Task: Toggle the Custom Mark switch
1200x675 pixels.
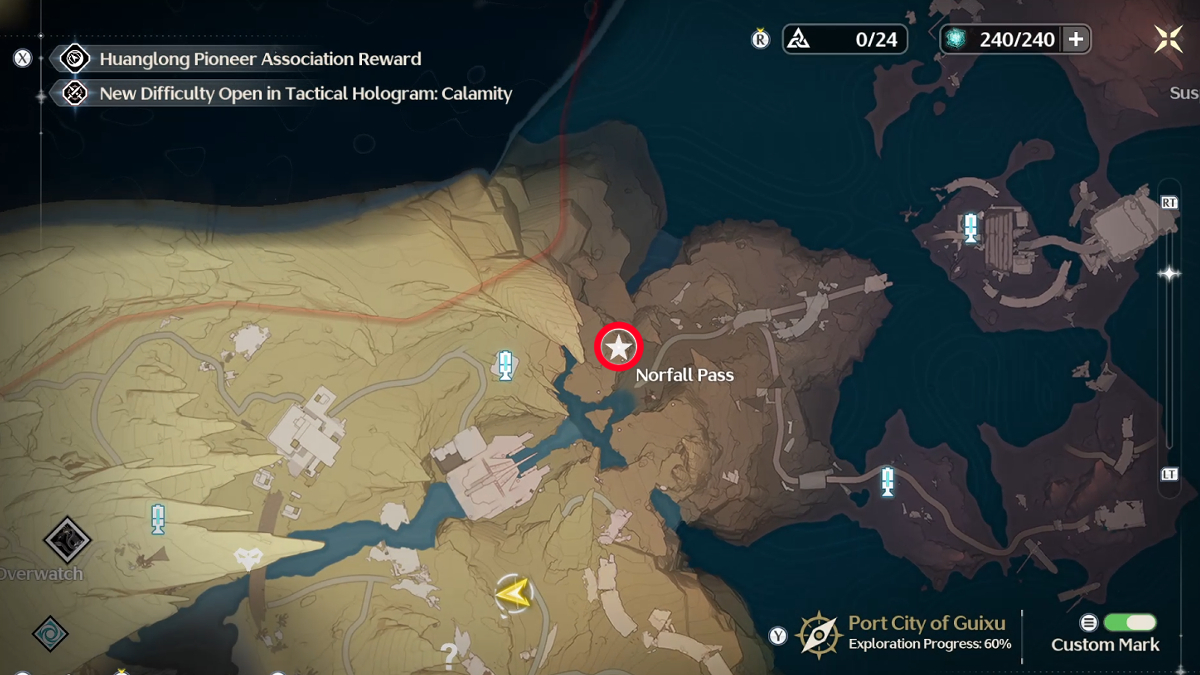Action: 1130,622
